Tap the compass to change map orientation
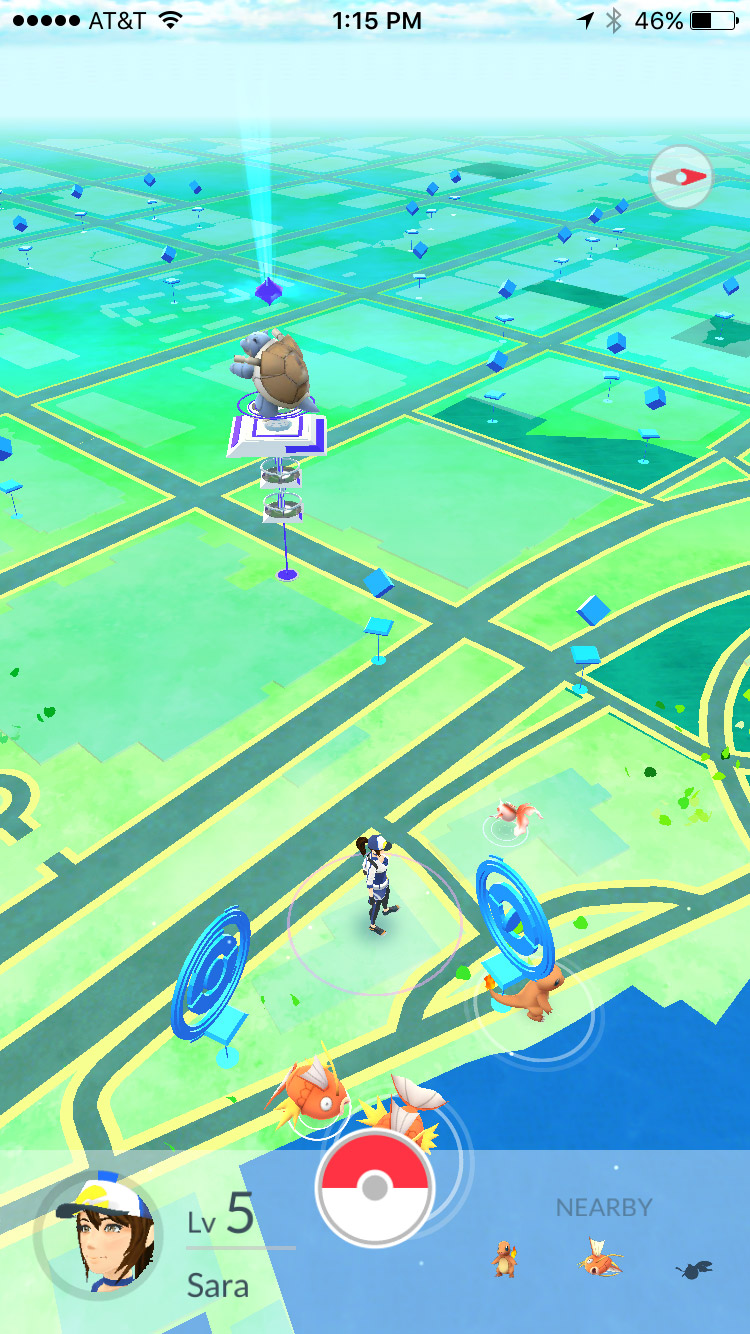The image size is (750, 1334). [x=680, y=177]
